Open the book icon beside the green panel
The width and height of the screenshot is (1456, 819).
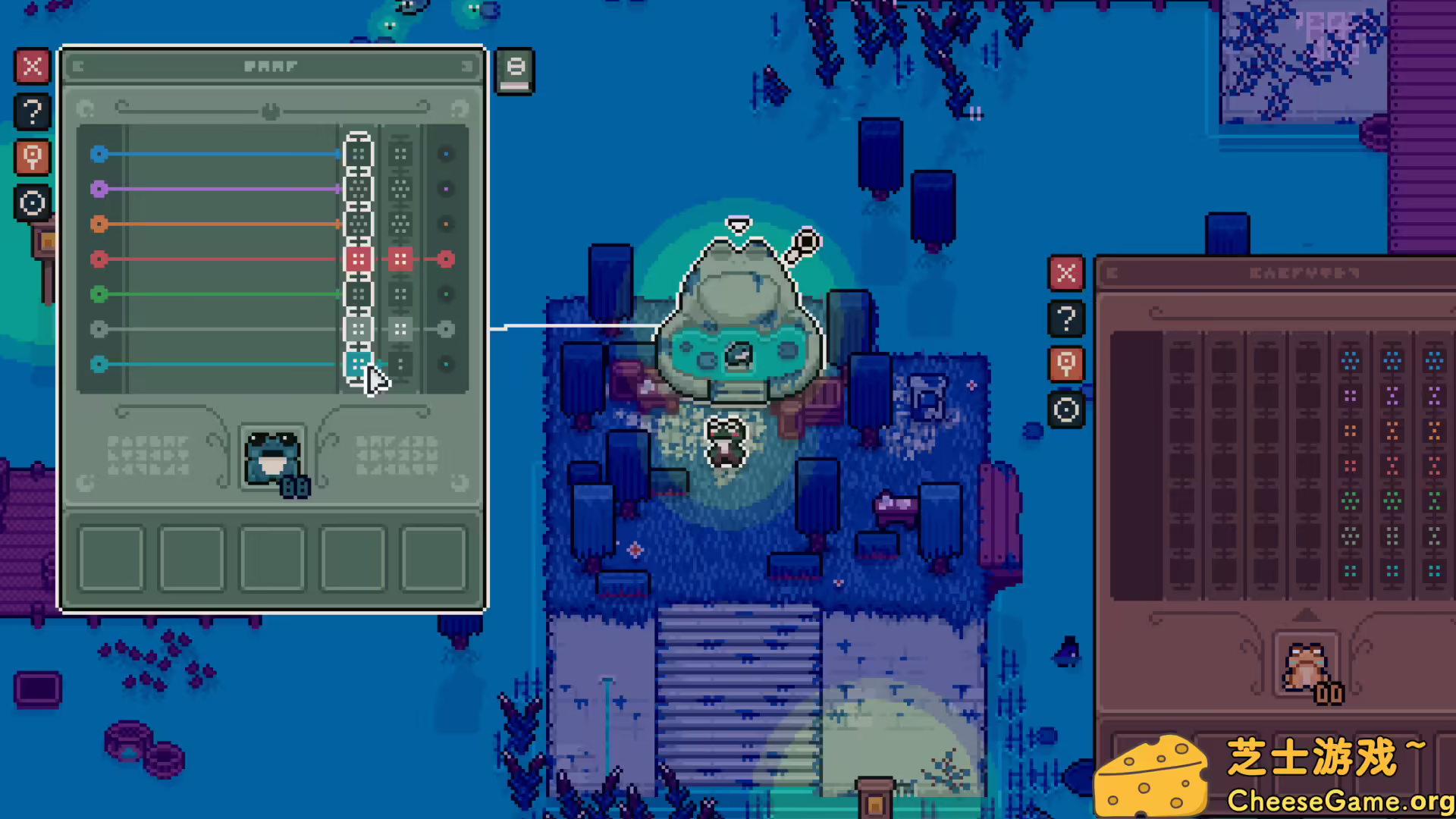tap(515, 71)
